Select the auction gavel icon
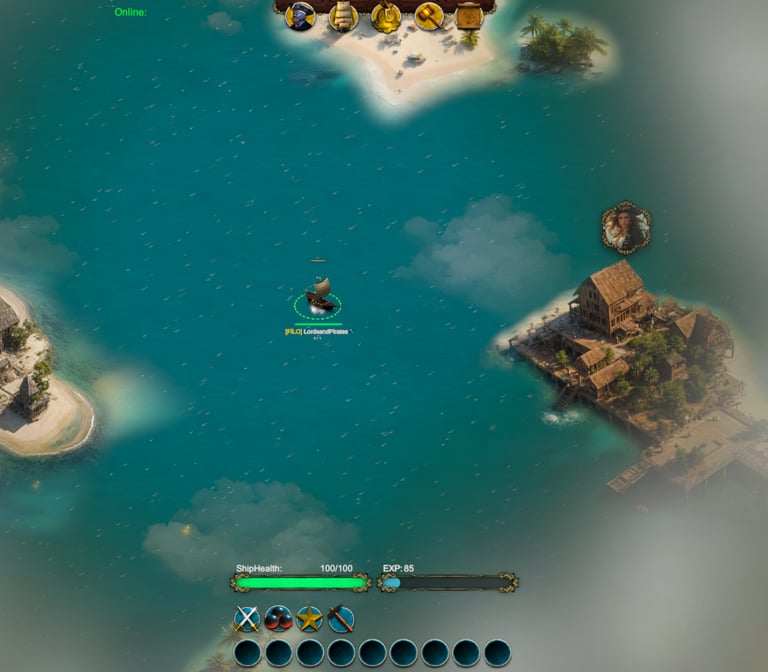The height and width of the screenshot is (672, 768). pos(429,16)
